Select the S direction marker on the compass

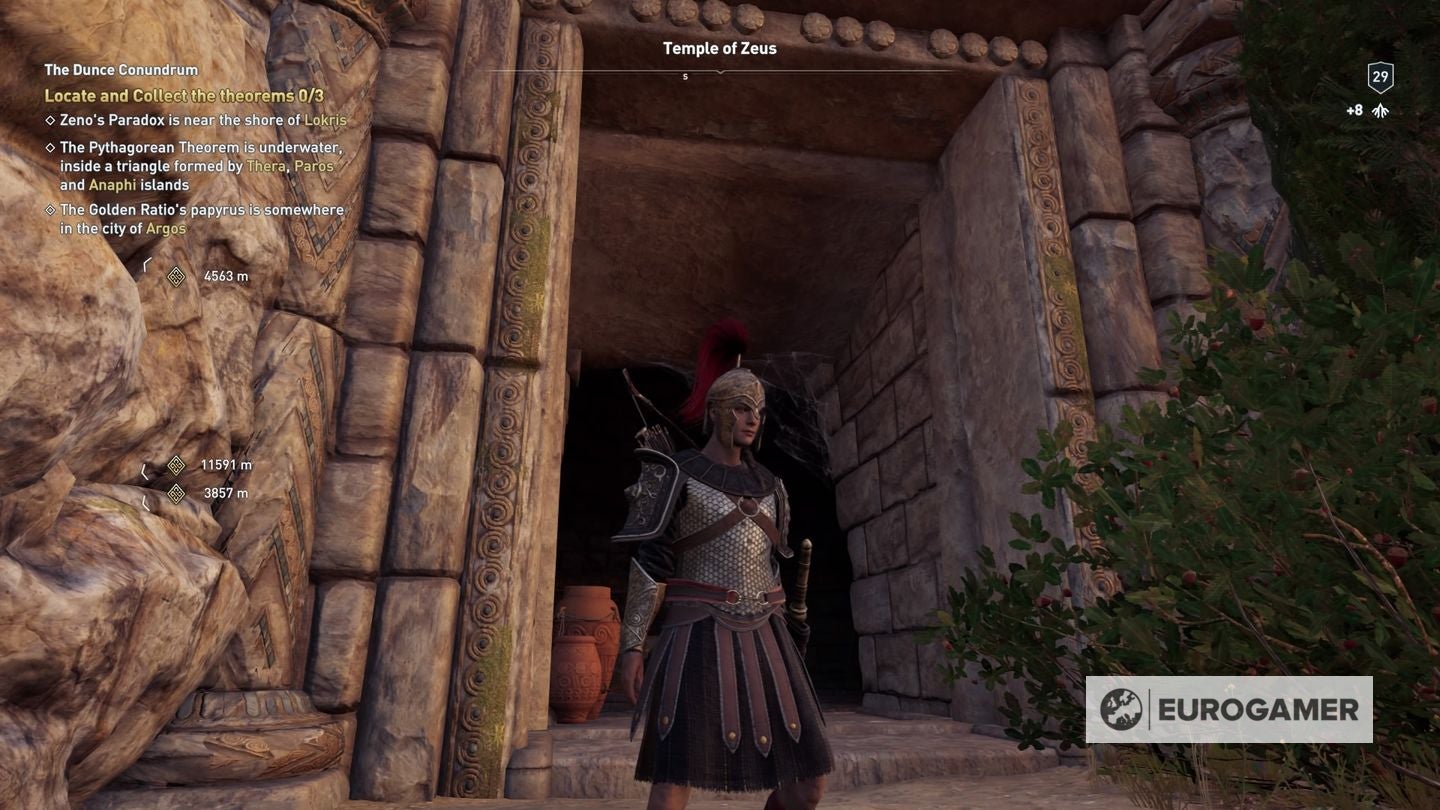[686, 75]
